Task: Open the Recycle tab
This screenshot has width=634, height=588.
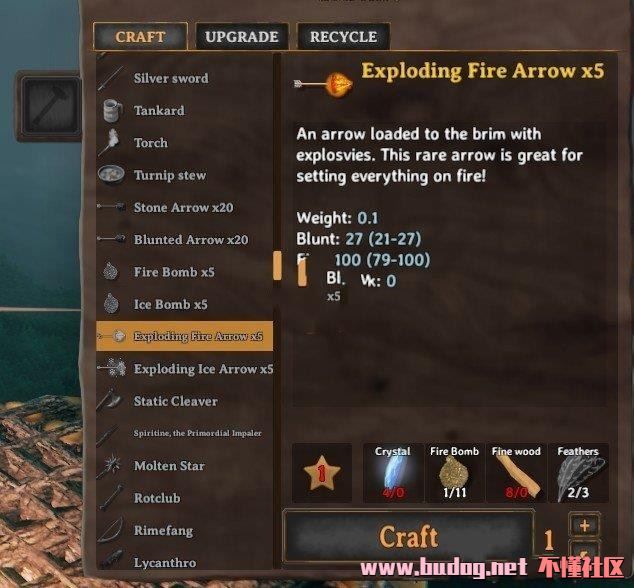Action: pyautogui.click(x=343, y=37)
